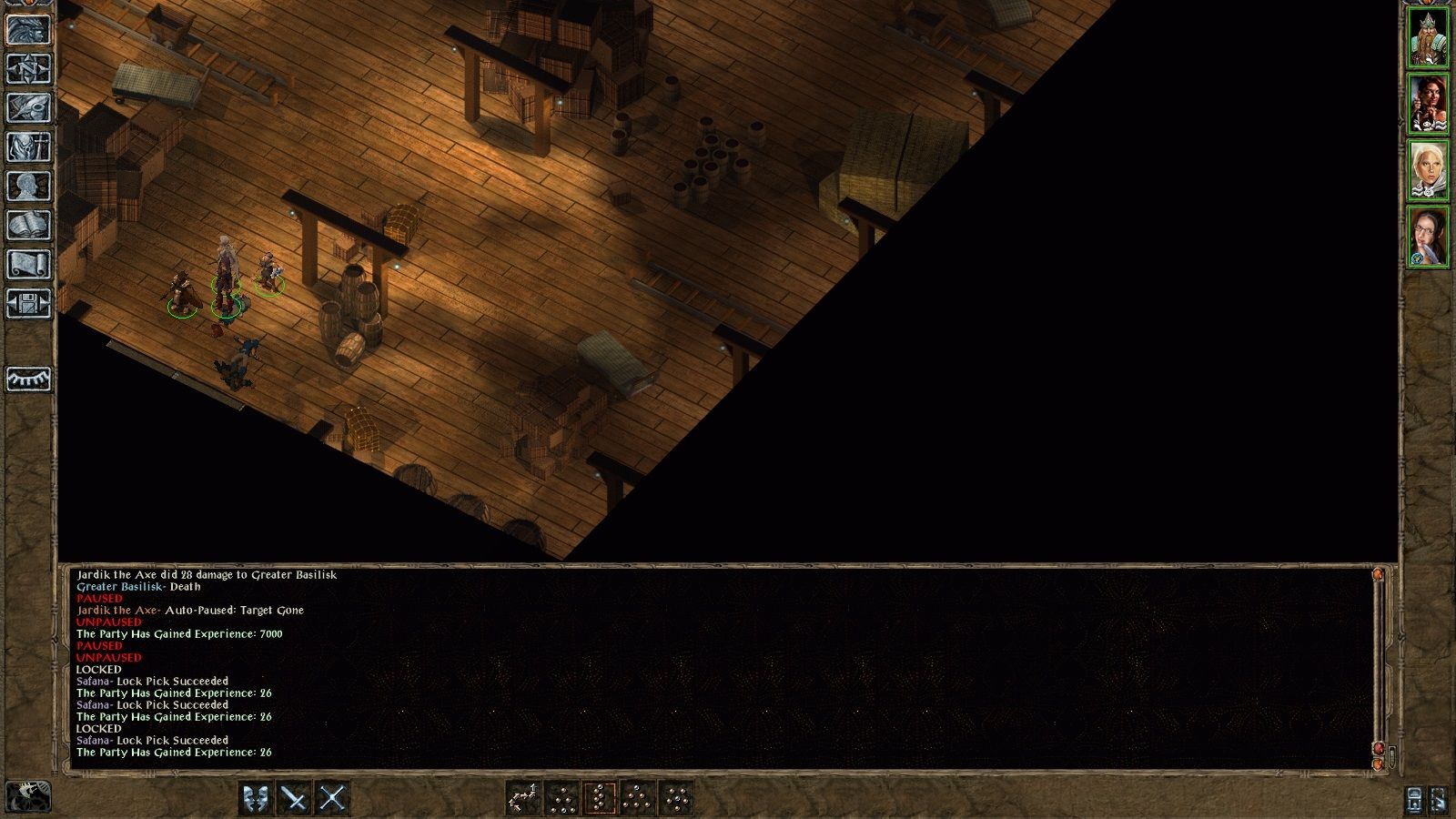The image size is (1456, 819).
Task: Open the world map via the compass icon
Action: click(x=27, y=69)
